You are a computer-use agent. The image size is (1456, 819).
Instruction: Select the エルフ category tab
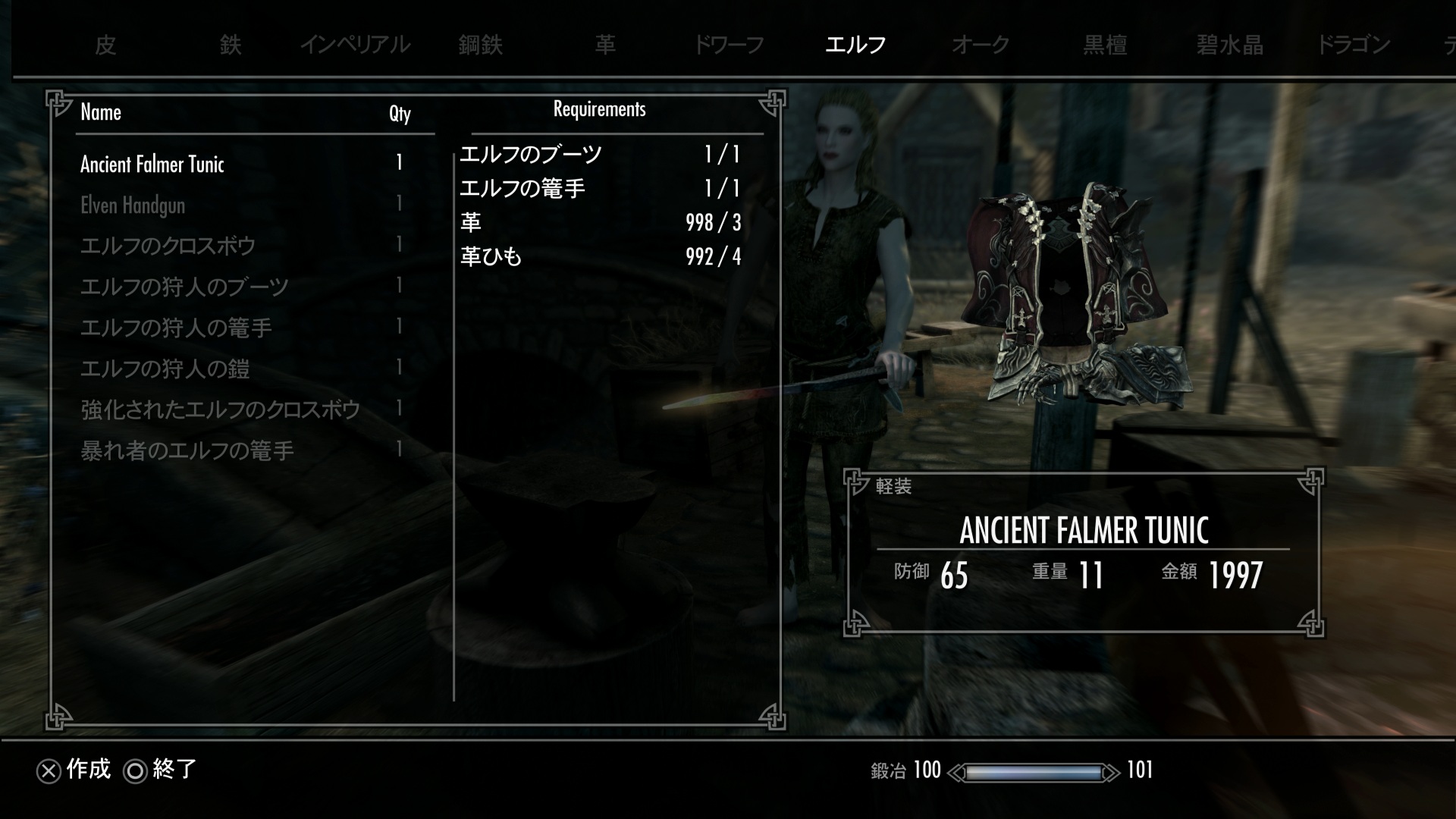pyautogui.click(x=855, y=45)
